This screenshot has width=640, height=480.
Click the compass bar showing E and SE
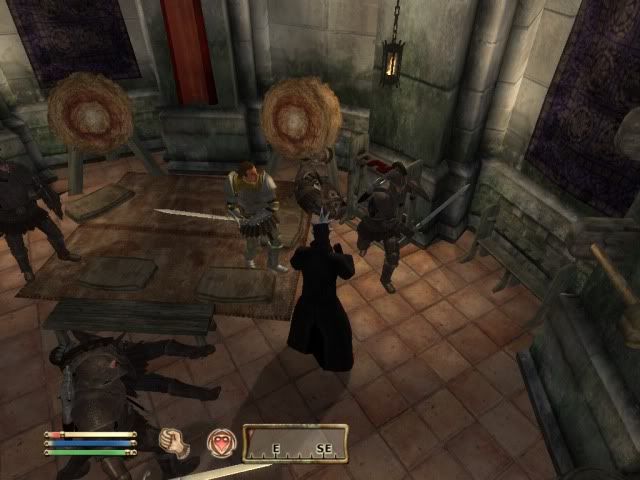(295, 442)
